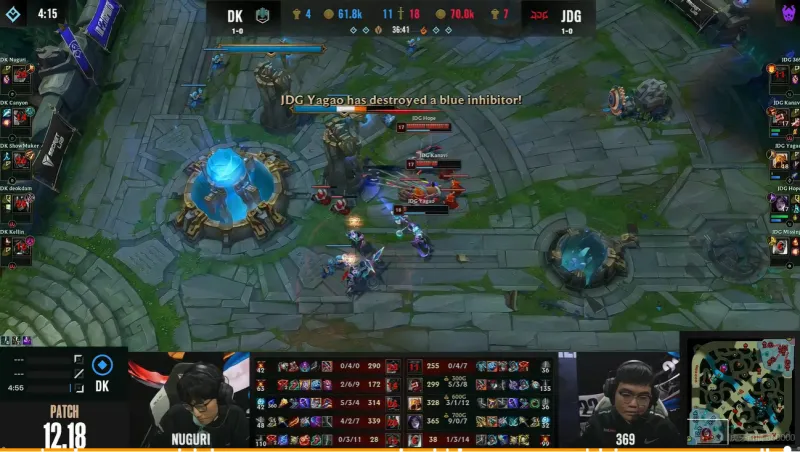Select JDG Yagao's champion portrait
Screen dimensions: 800x452
coord(780,160)
